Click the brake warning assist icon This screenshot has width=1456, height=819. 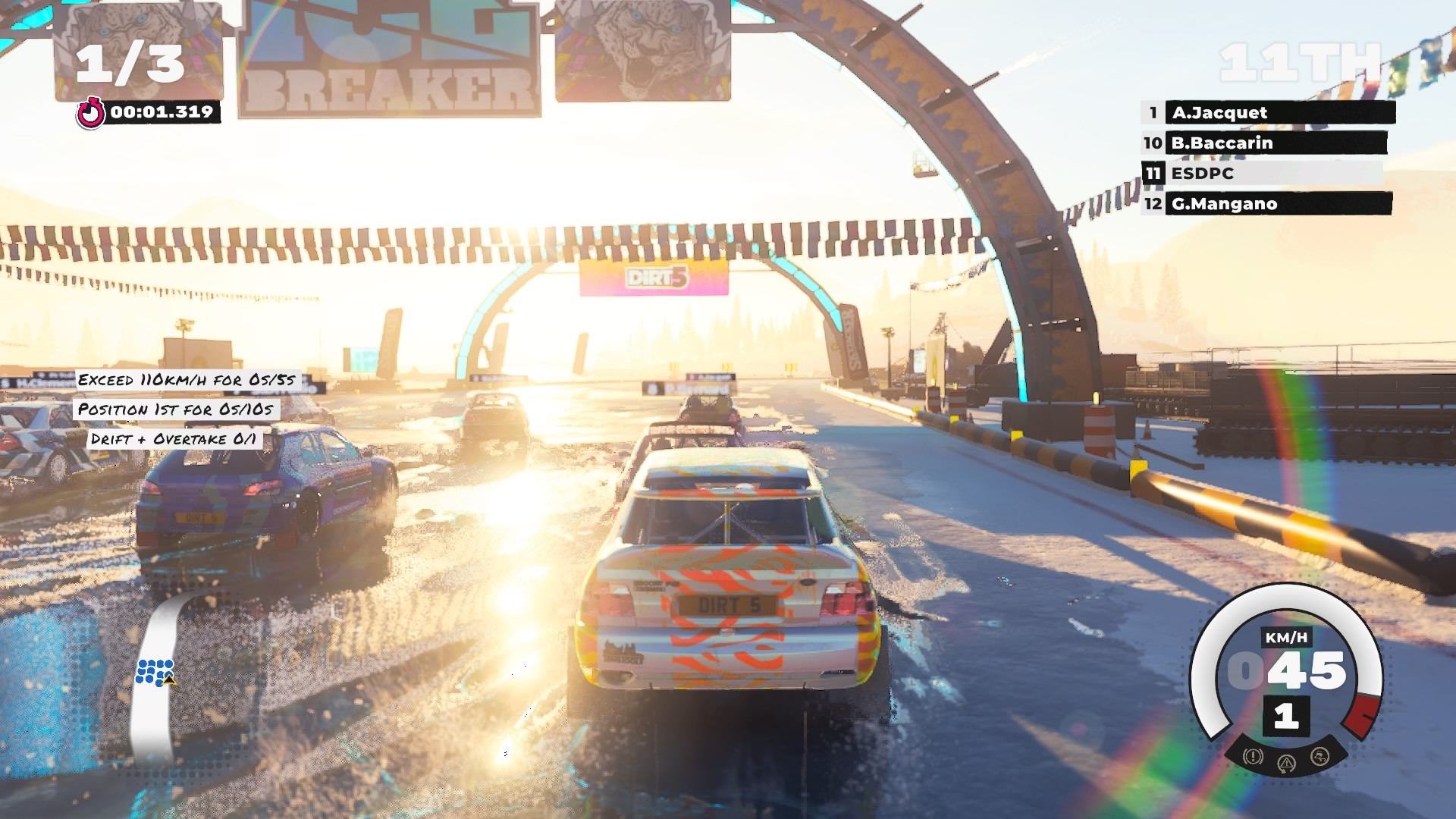coord(1253,756)
